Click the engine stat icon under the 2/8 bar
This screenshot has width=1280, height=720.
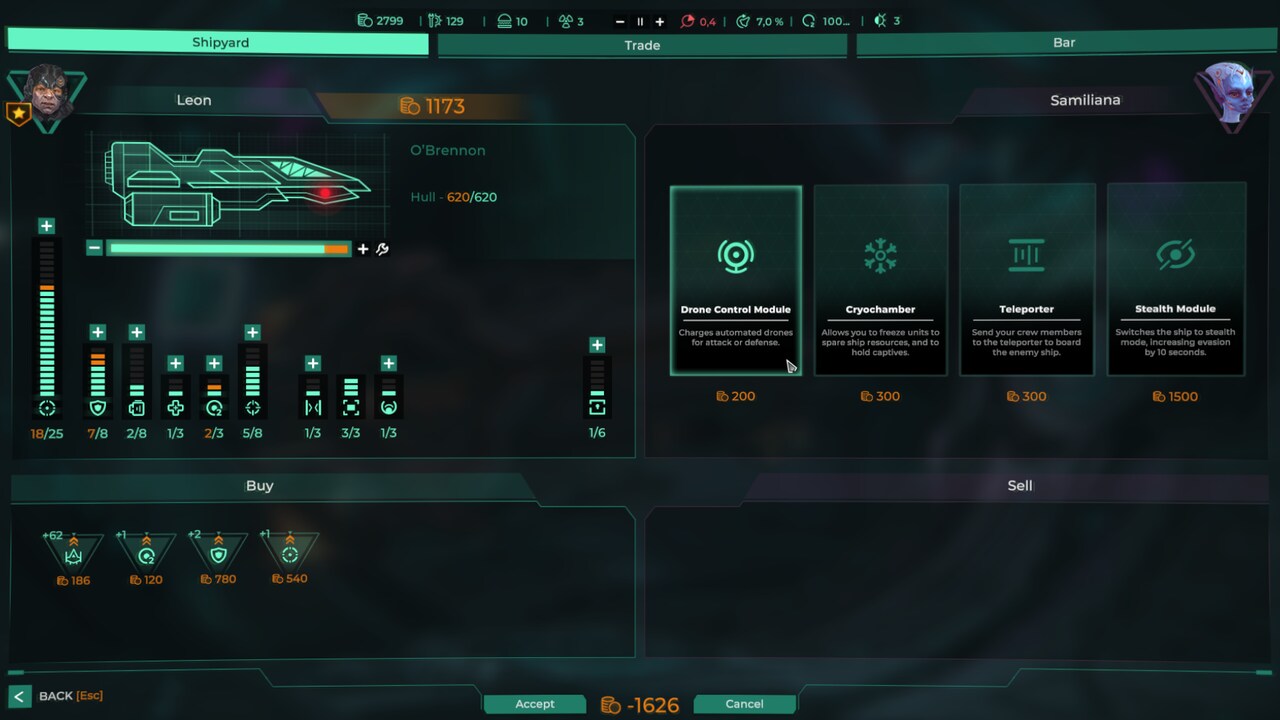tap(136, 407)
